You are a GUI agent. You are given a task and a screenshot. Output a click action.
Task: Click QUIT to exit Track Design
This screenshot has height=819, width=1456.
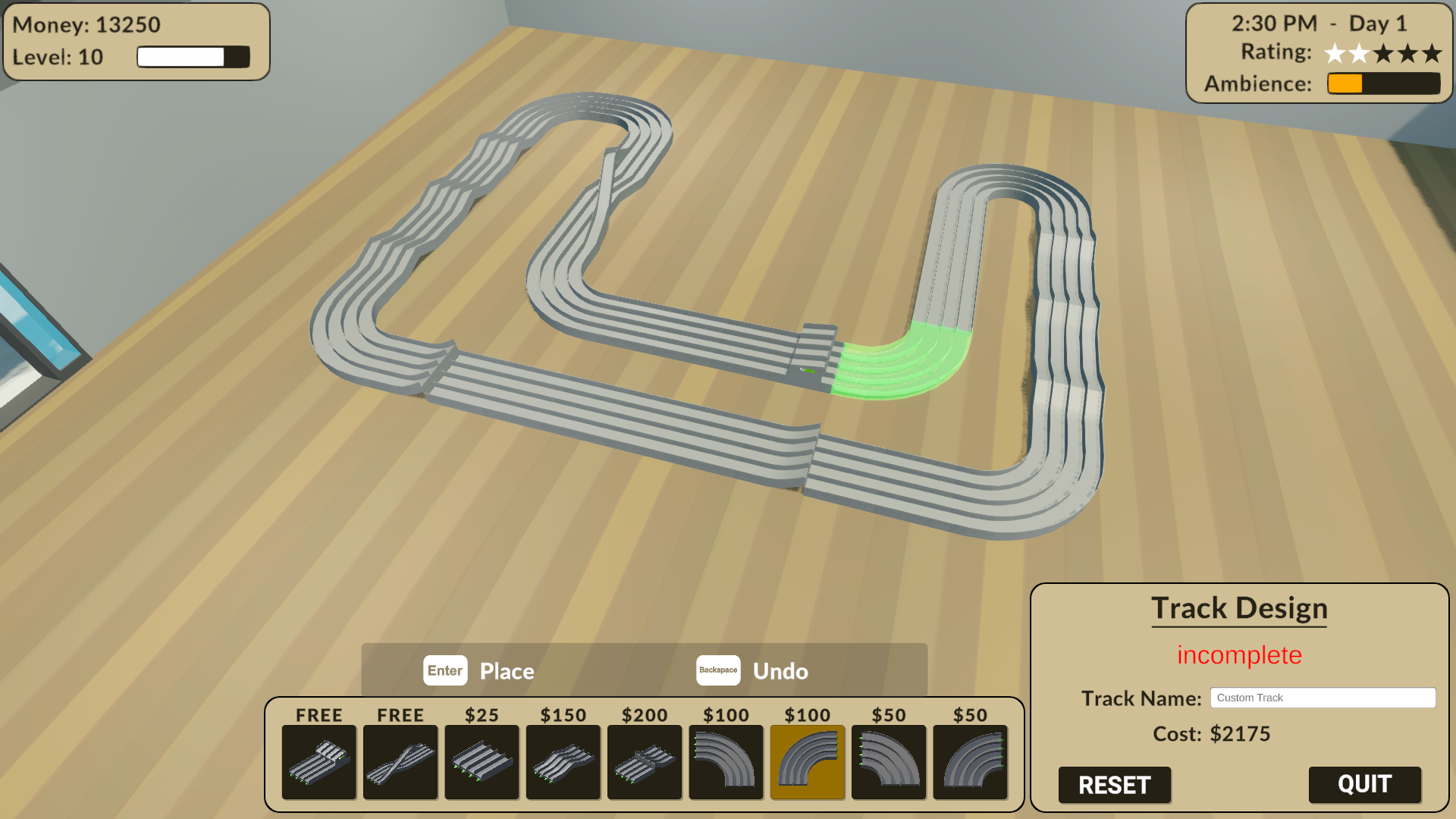[x=1364, y=785]
